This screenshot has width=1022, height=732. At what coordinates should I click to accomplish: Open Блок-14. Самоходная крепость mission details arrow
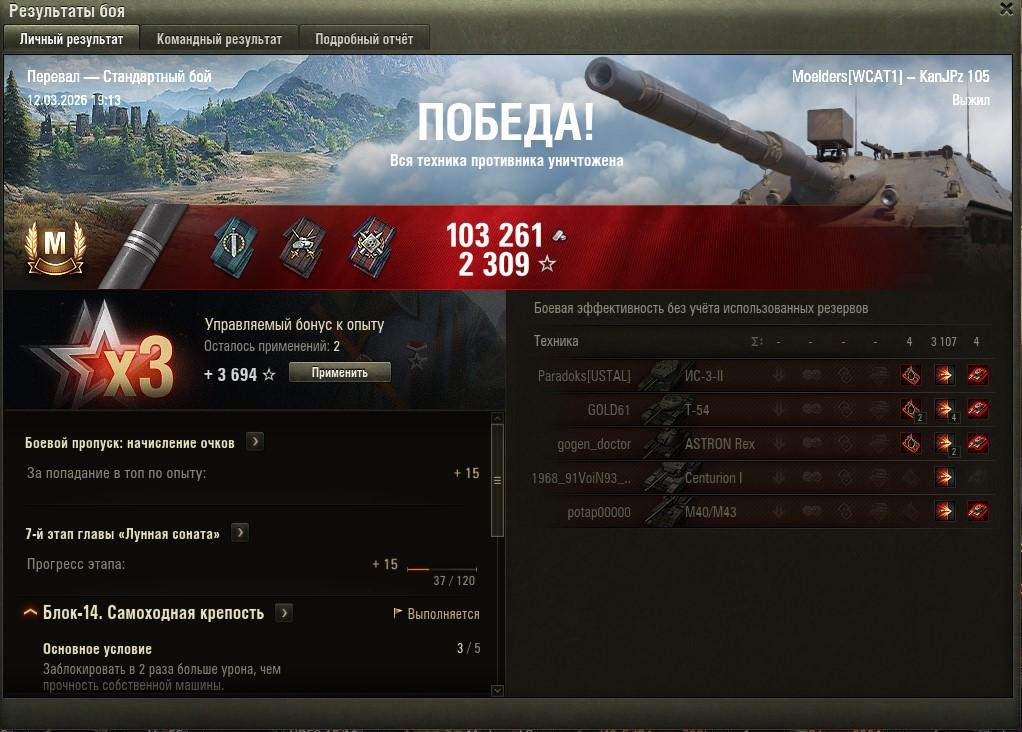pyautogui.click(x=284, y=613)
